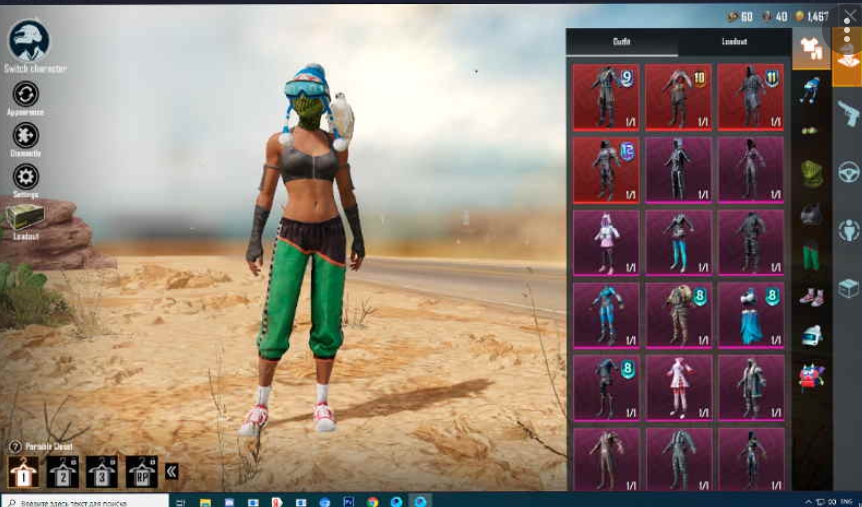
Task: Select the RP portable closet slot
Action: (x=141, y=470)
